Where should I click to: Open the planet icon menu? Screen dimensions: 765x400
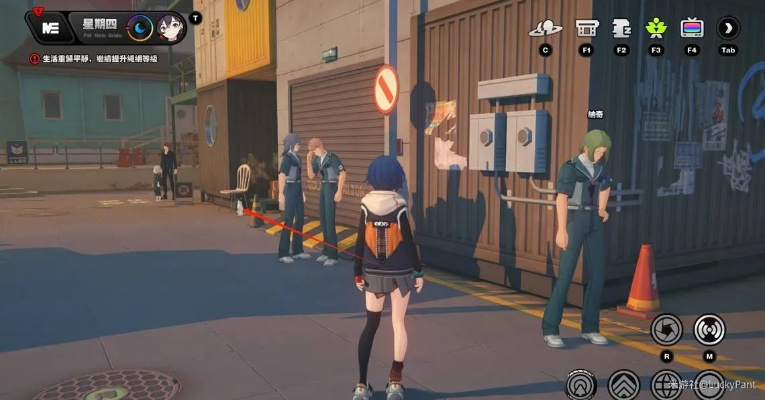pos(545,28)
